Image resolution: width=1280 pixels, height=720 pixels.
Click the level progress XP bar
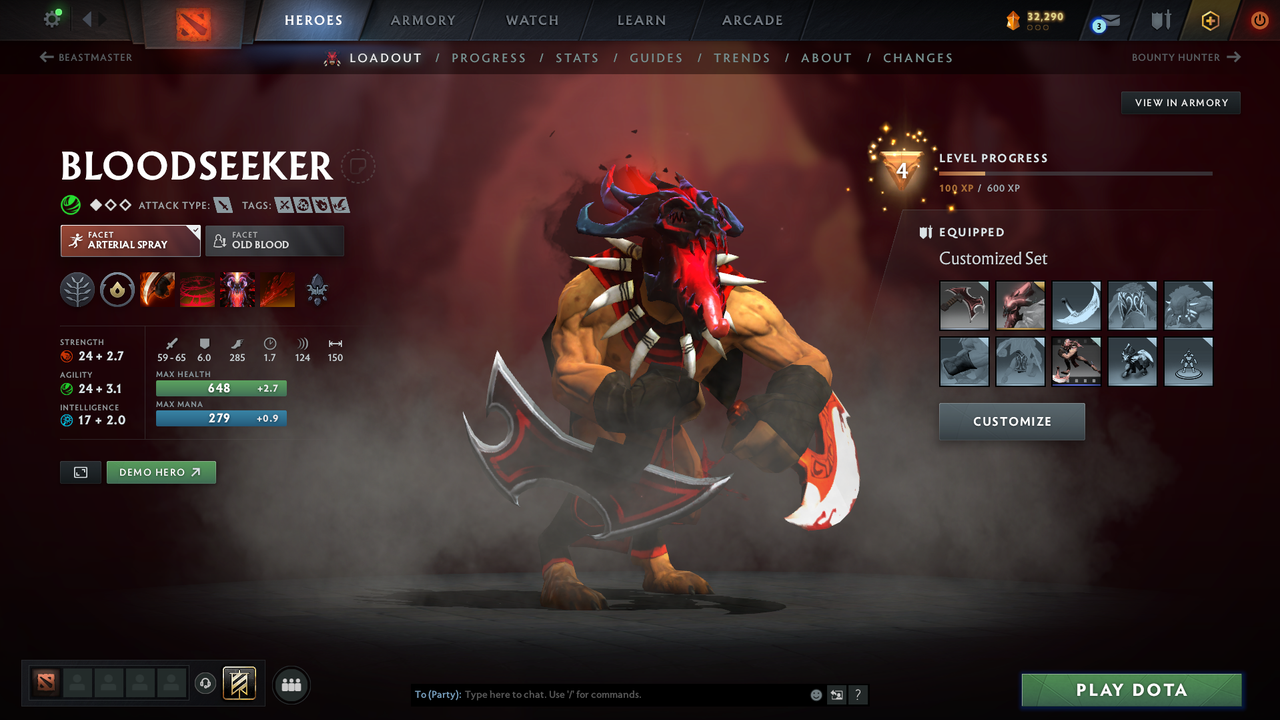coord(1075,173)
